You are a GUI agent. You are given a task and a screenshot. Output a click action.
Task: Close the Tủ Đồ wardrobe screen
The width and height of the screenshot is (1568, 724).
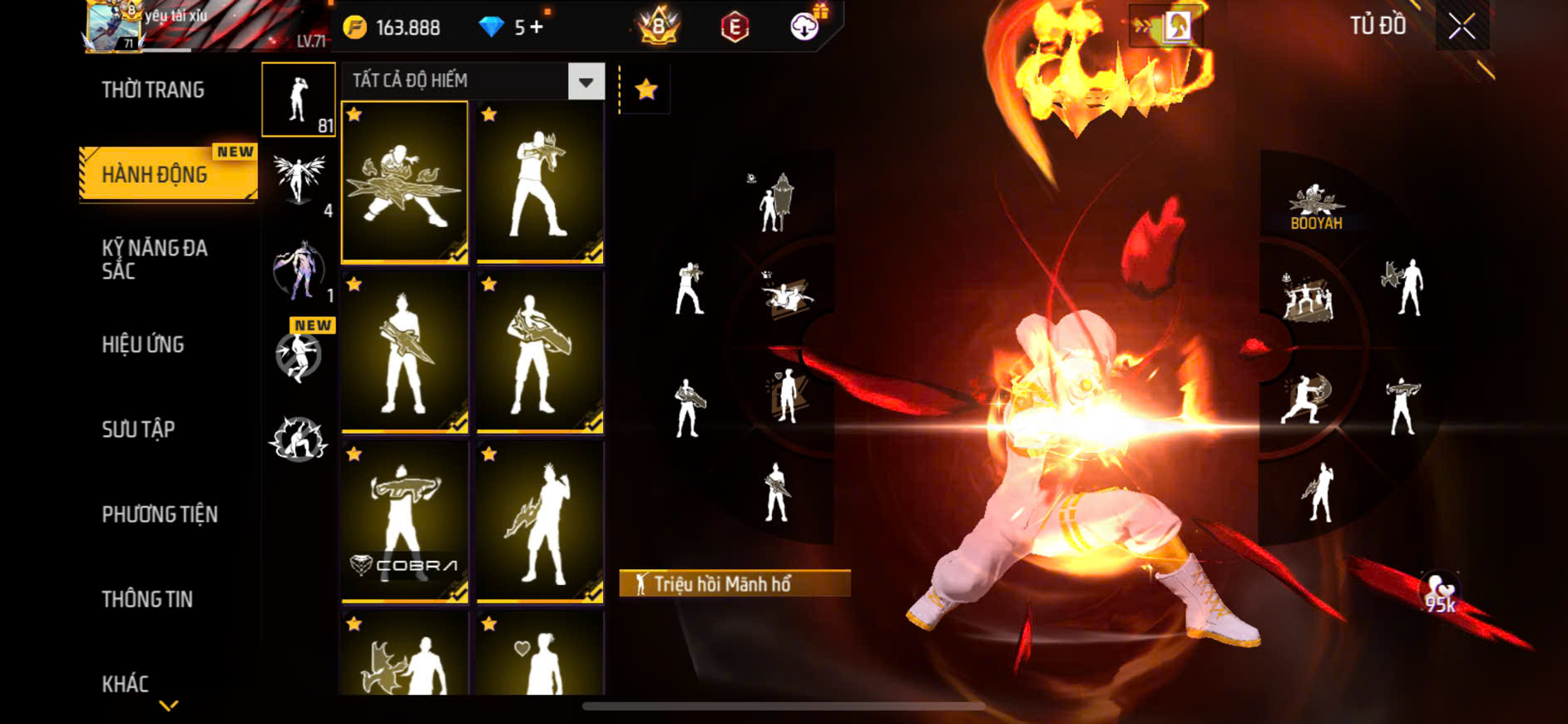[x=1462, y=27]
